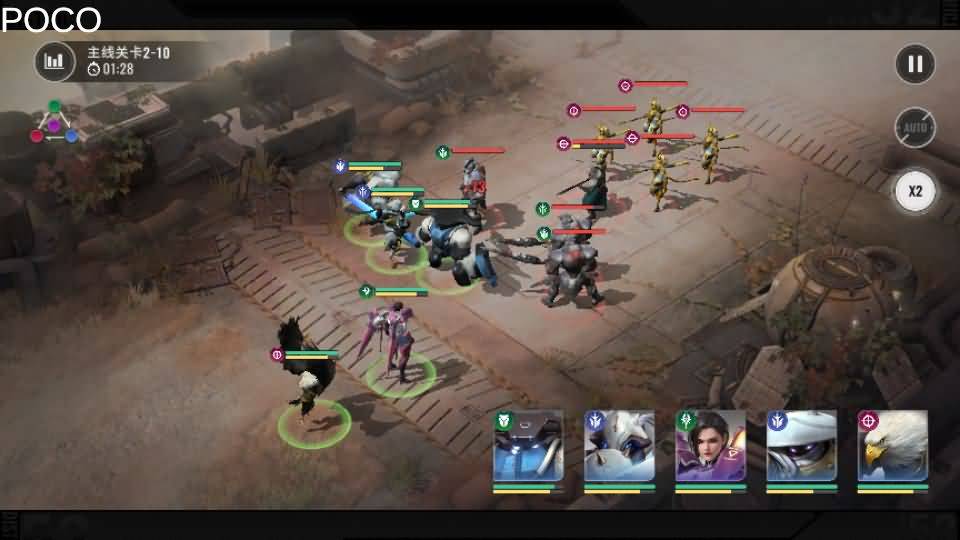The height and width of the screenshot is (540, 960).
Task: Pause the battle
Action: click(x=914, y=64)
